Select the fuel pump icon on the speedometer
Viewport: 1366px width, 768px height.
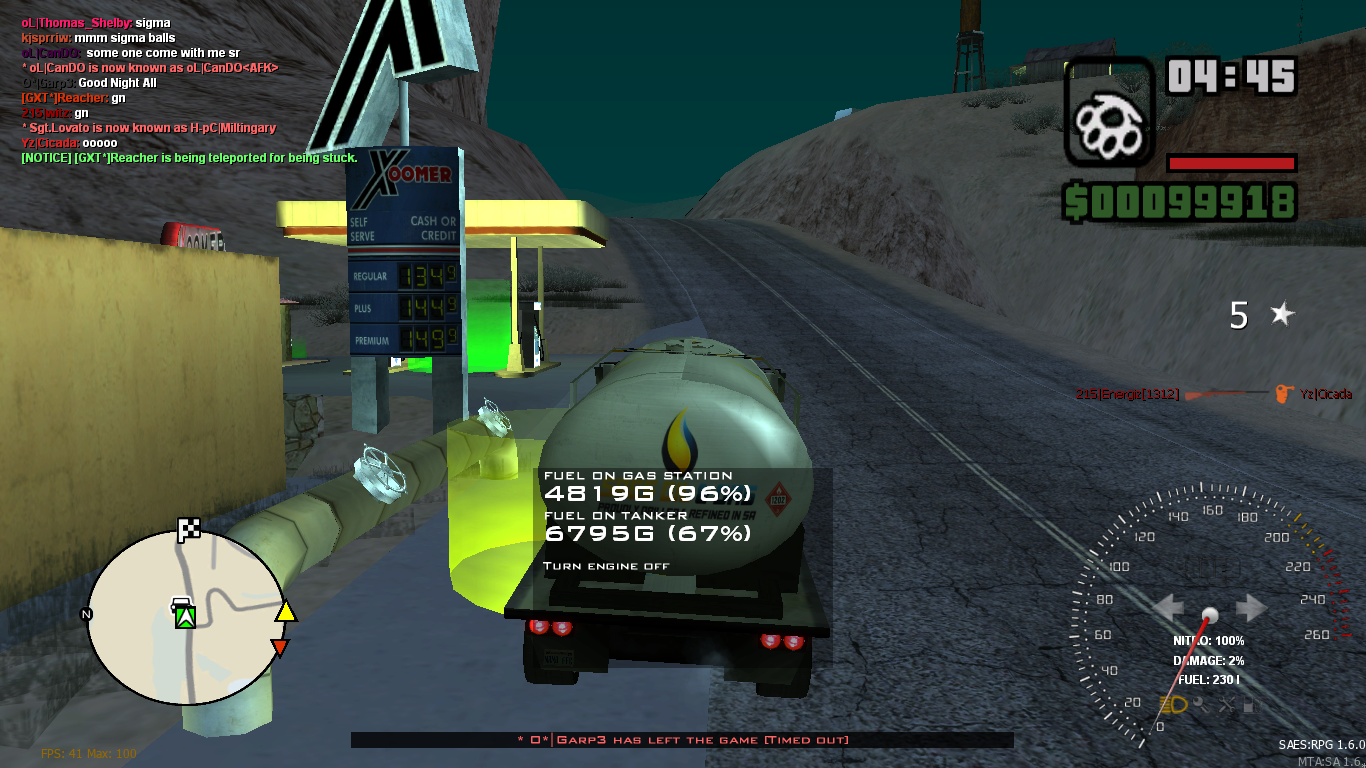click(1251, 705)
